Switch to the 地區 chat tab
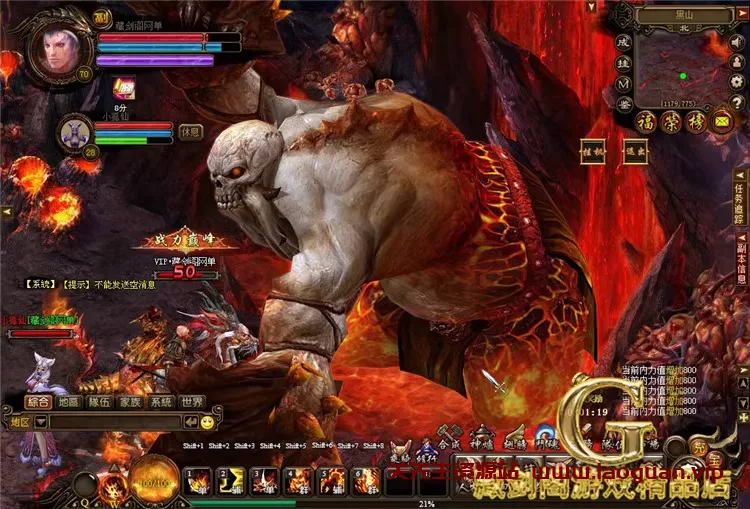Viewport: 750px width, 509px height. pos(69,402)
